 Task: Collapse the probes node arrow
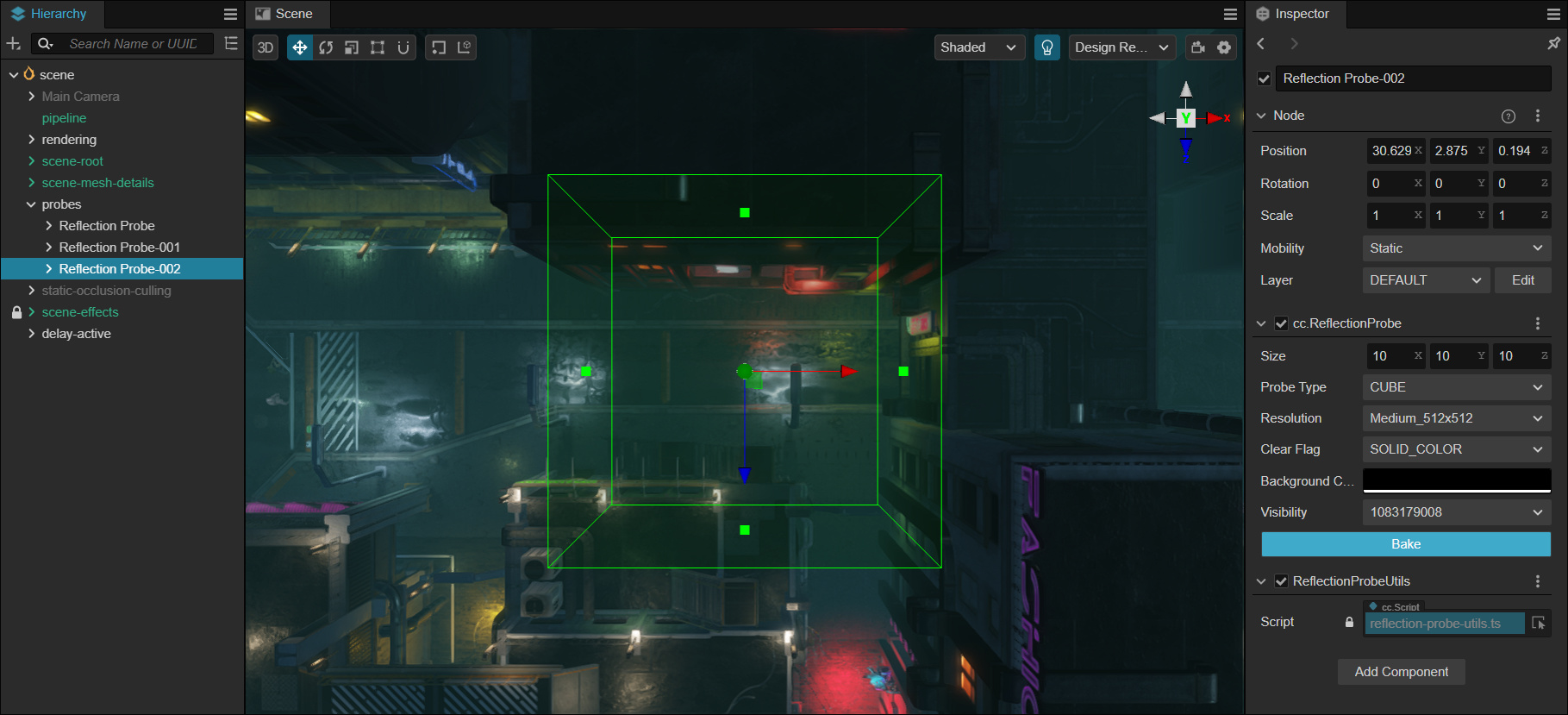point(31,204)
